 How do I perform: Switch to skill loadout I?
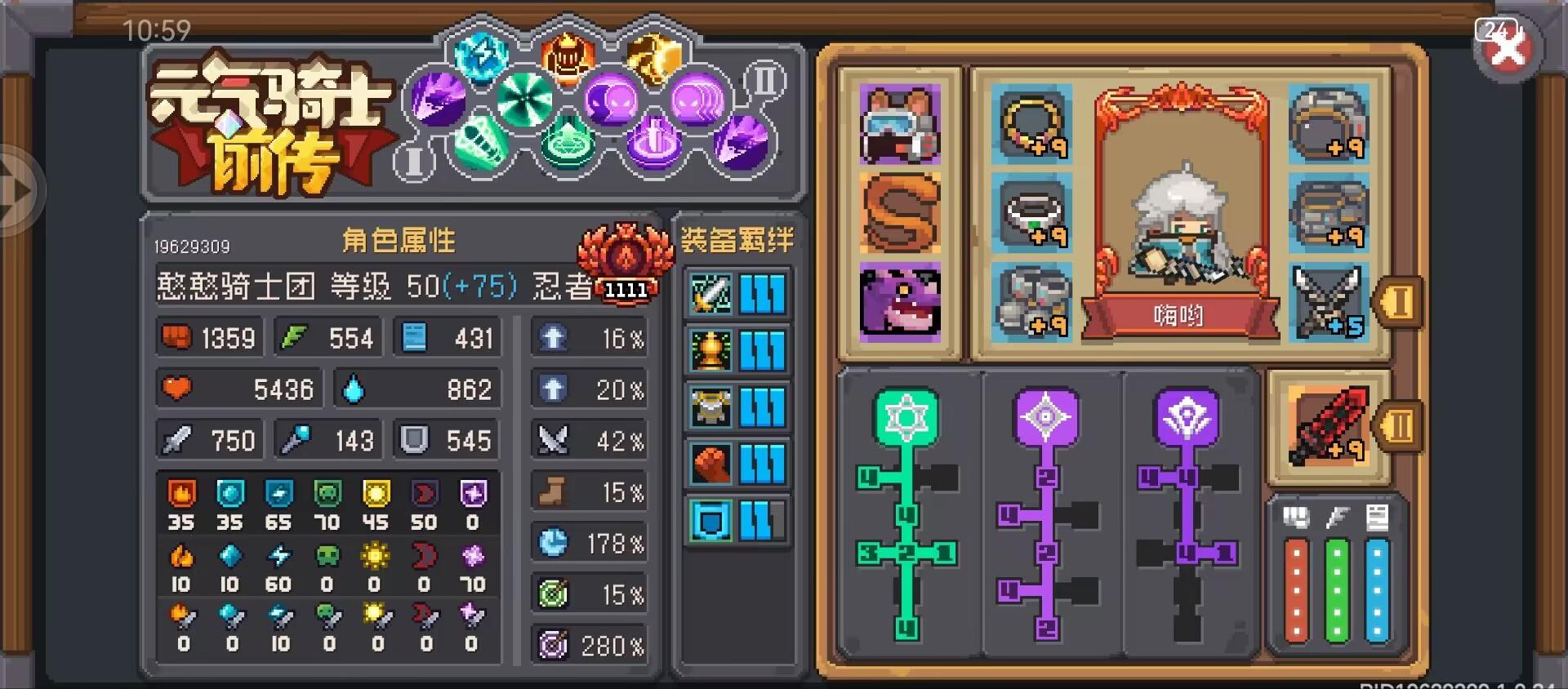(412, 163)
